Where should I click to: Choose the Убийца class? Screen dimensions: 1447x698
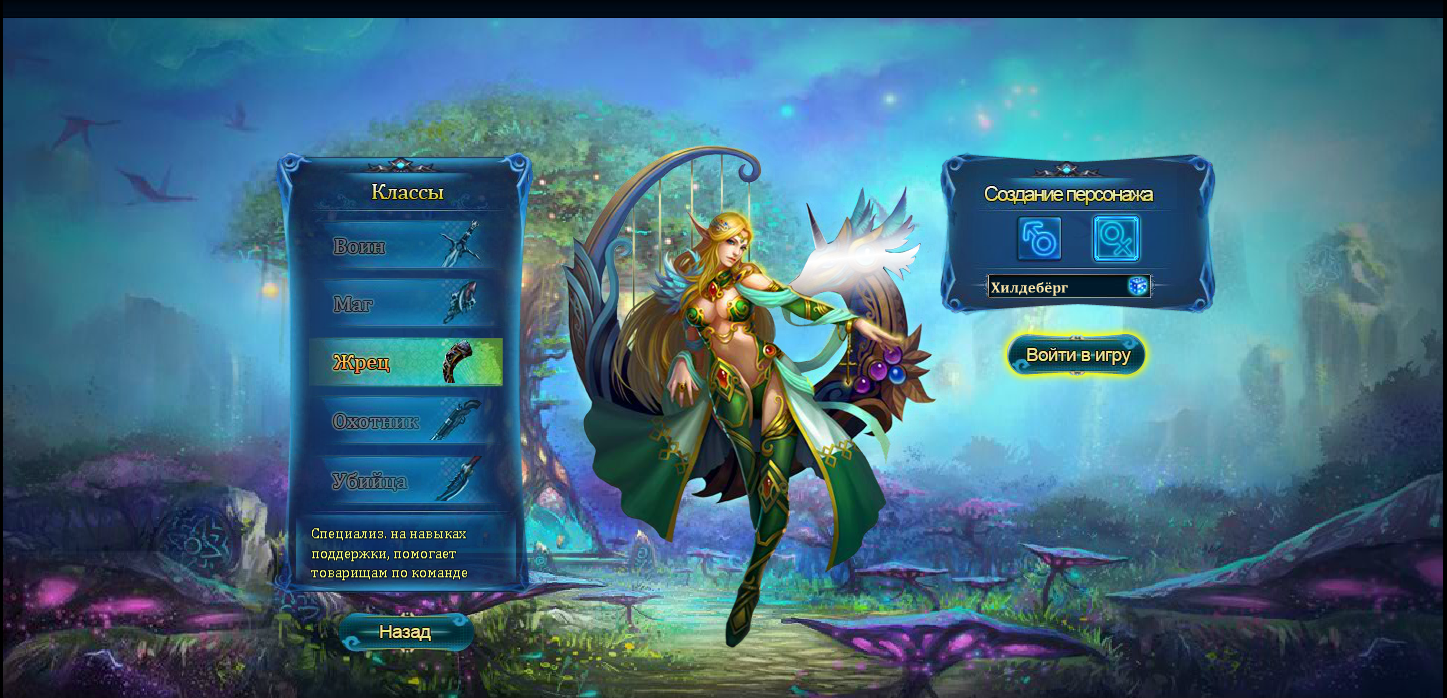tap(405, 480)
